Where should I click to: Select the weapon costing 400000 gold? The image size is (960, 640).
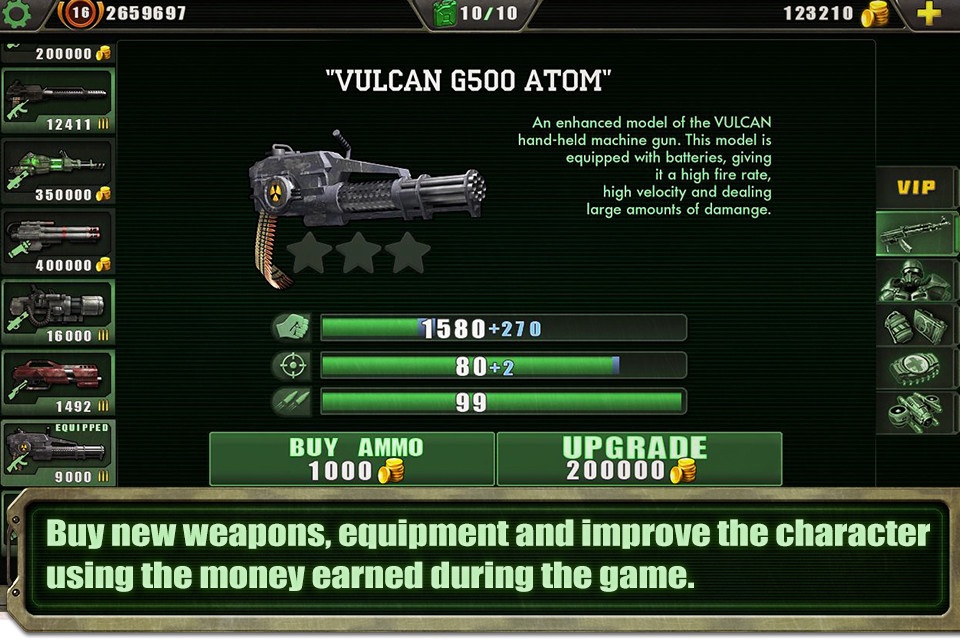point(57,242)
